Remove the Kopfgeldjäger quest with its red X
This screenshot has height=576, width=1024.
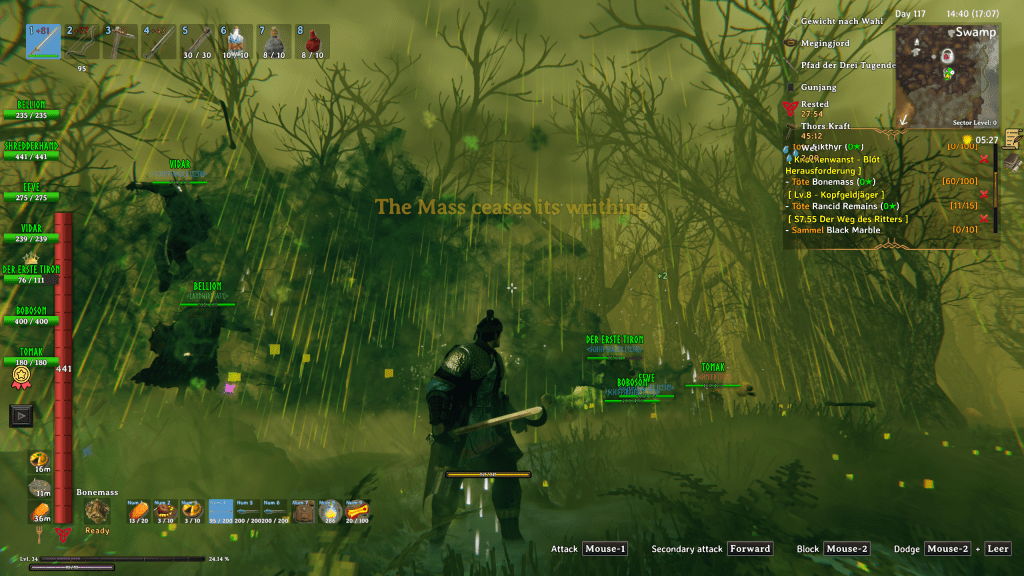click(984, 194)
